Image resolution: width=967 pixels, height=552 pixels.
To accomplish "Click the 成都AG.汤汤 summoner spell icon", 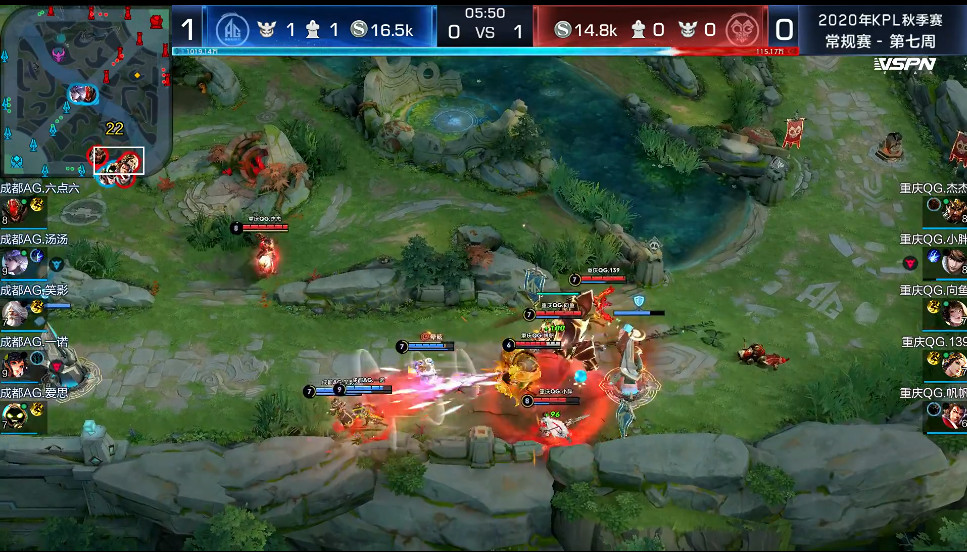I will point(37,256).
